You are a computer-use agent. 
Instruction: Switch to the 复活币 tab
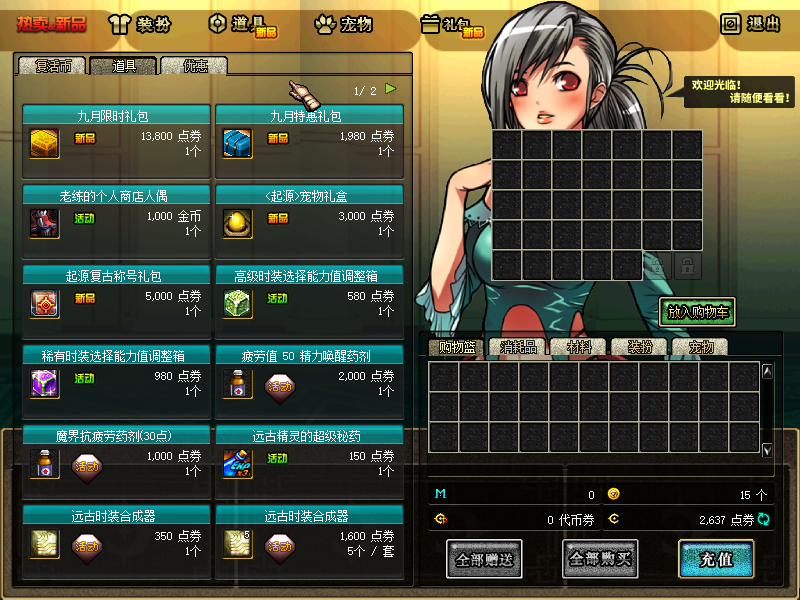pyautogui.click(x=54, y=66)
